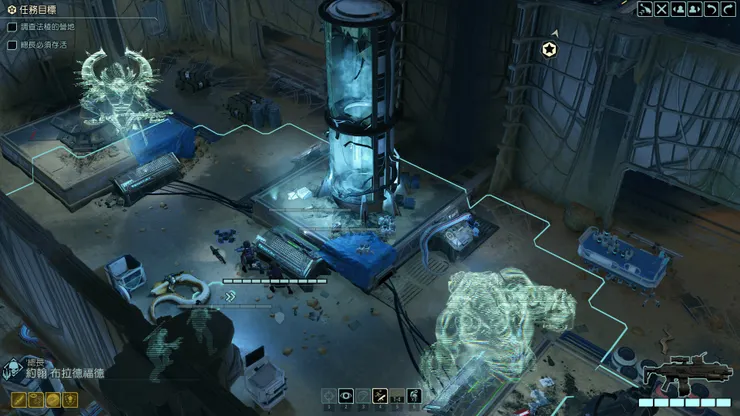Click the X cancel button
Image resolution: width=740 pixels, height=416 pixels.
(x=661, y=9)
